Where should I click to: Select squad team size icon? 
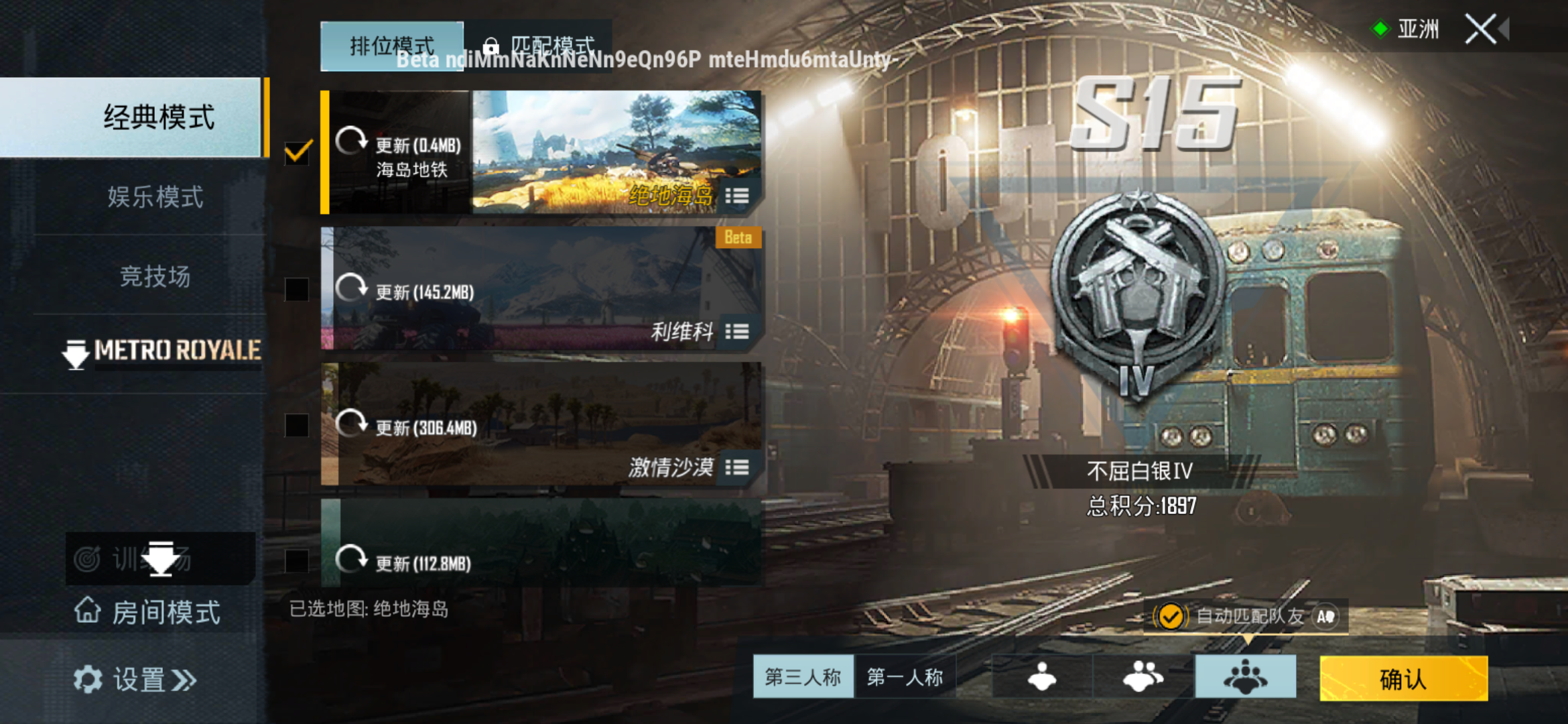1245,677
